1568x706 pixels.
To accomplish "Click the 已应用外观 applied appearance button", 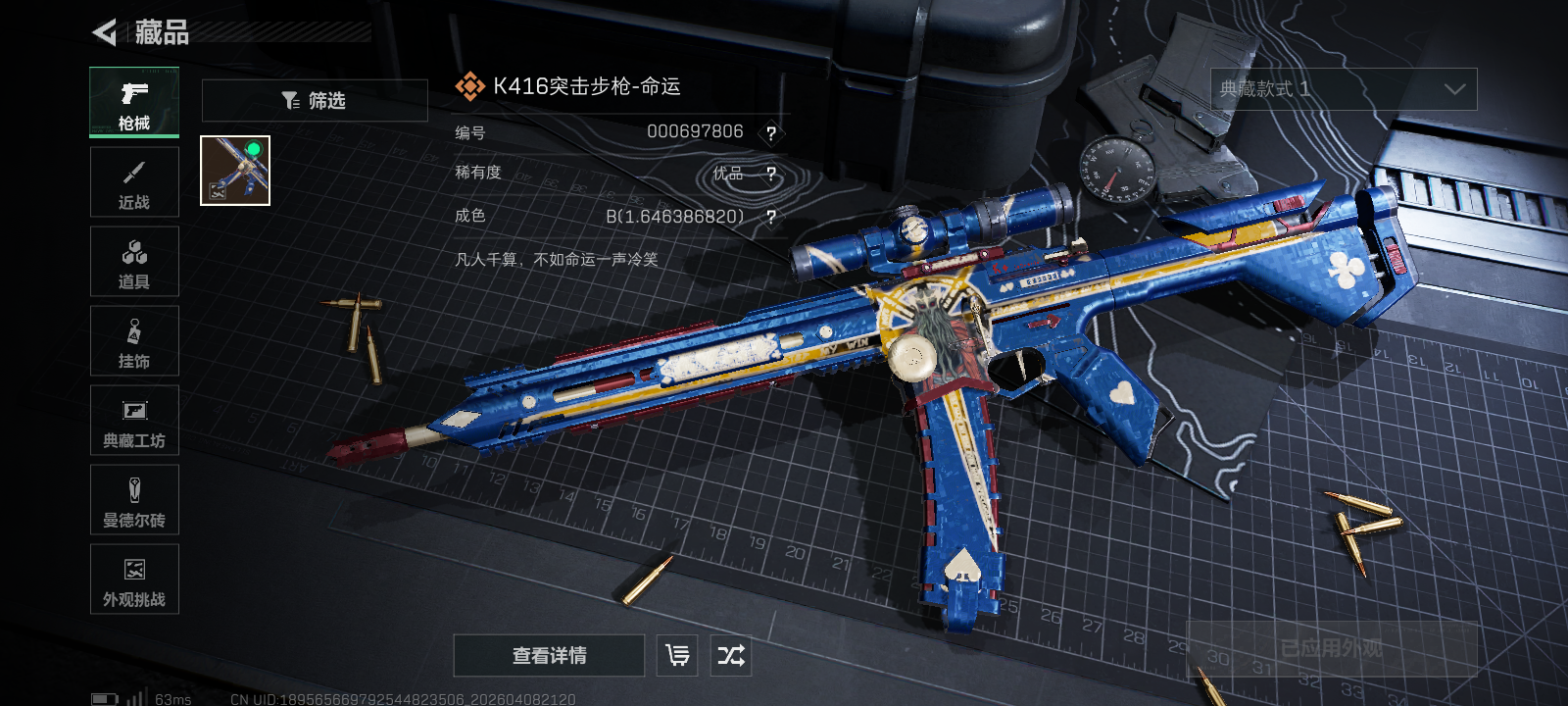I will click(1331, 648).
